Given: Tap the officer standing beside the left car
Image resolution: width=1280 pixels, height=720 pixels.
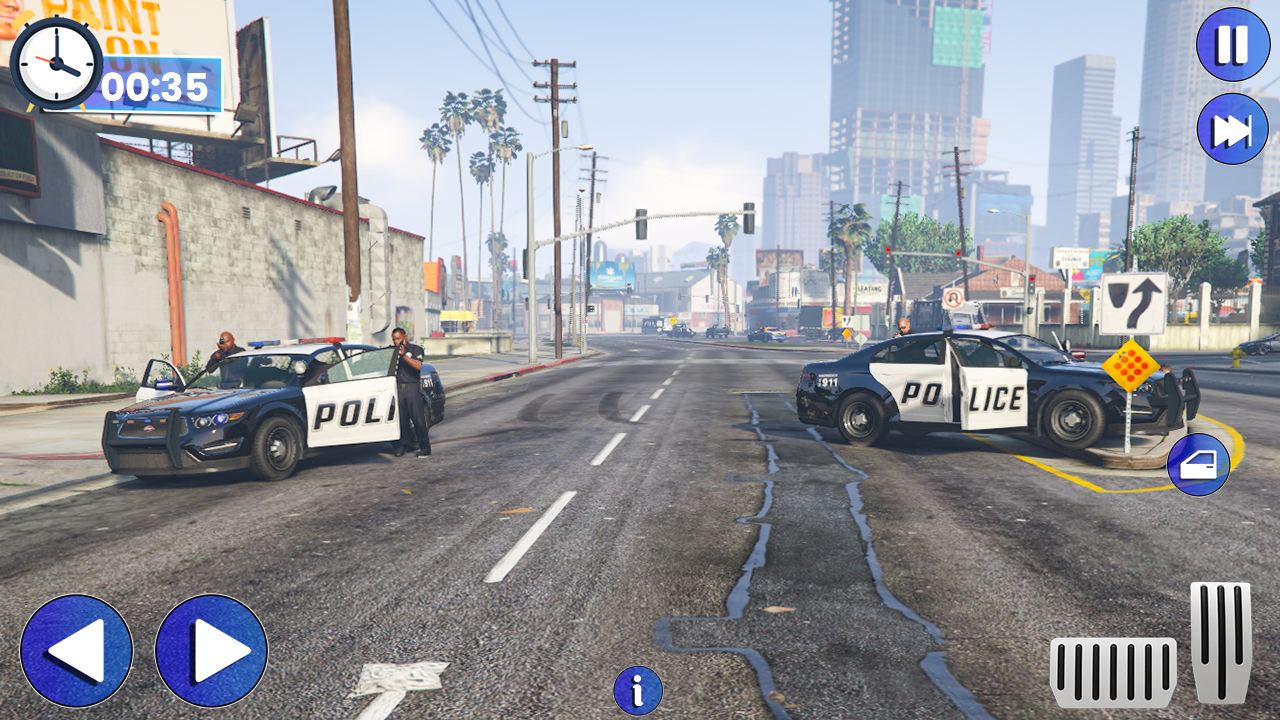Looking at the screenshot, I should (408, 390).
